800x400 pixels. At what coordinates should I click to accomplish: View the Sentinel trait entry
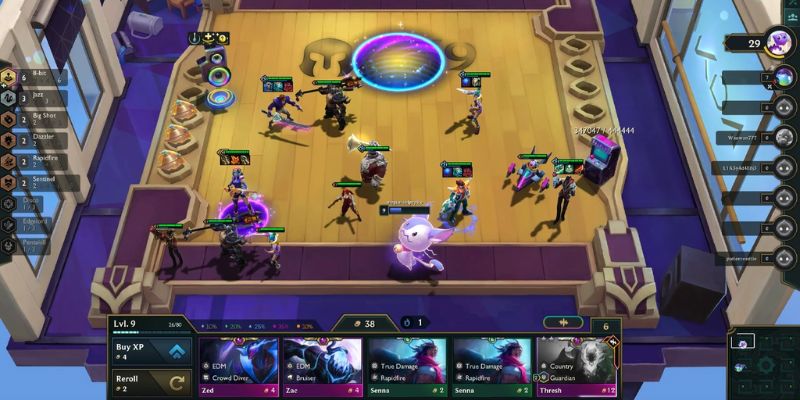(35, 179)
